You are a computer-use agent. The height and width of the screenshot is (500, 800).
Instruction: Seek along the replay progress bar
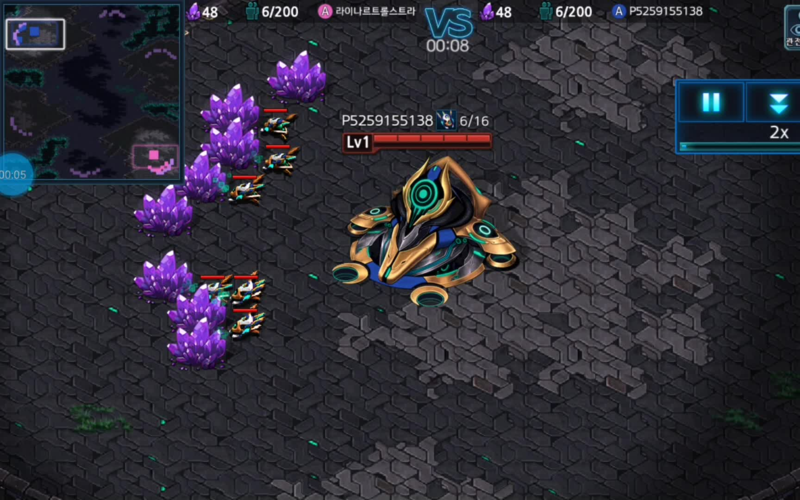pyautogui.click(x=740, y=146)
